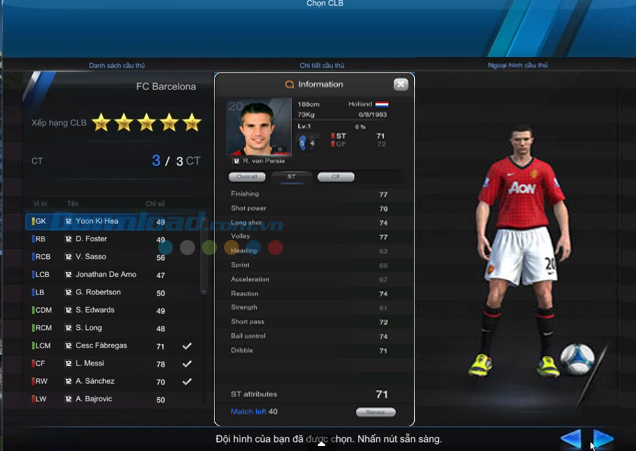Screen dimensions: 636x451
Task: Close the Information popup
Action: click(401, 85)
